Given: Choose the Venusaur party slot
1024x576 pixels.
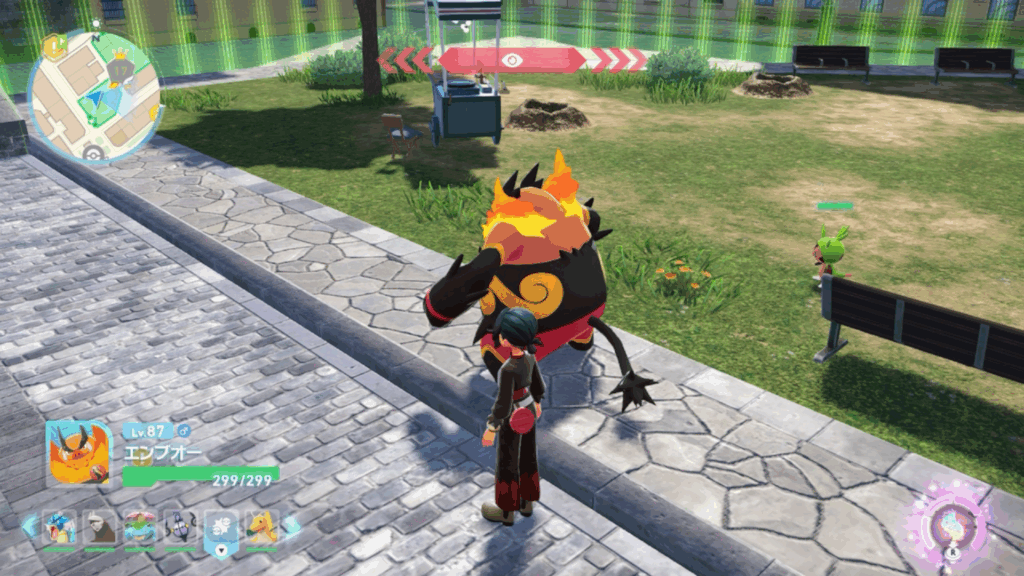Looking at the screenshot, I should coord(139,528).
